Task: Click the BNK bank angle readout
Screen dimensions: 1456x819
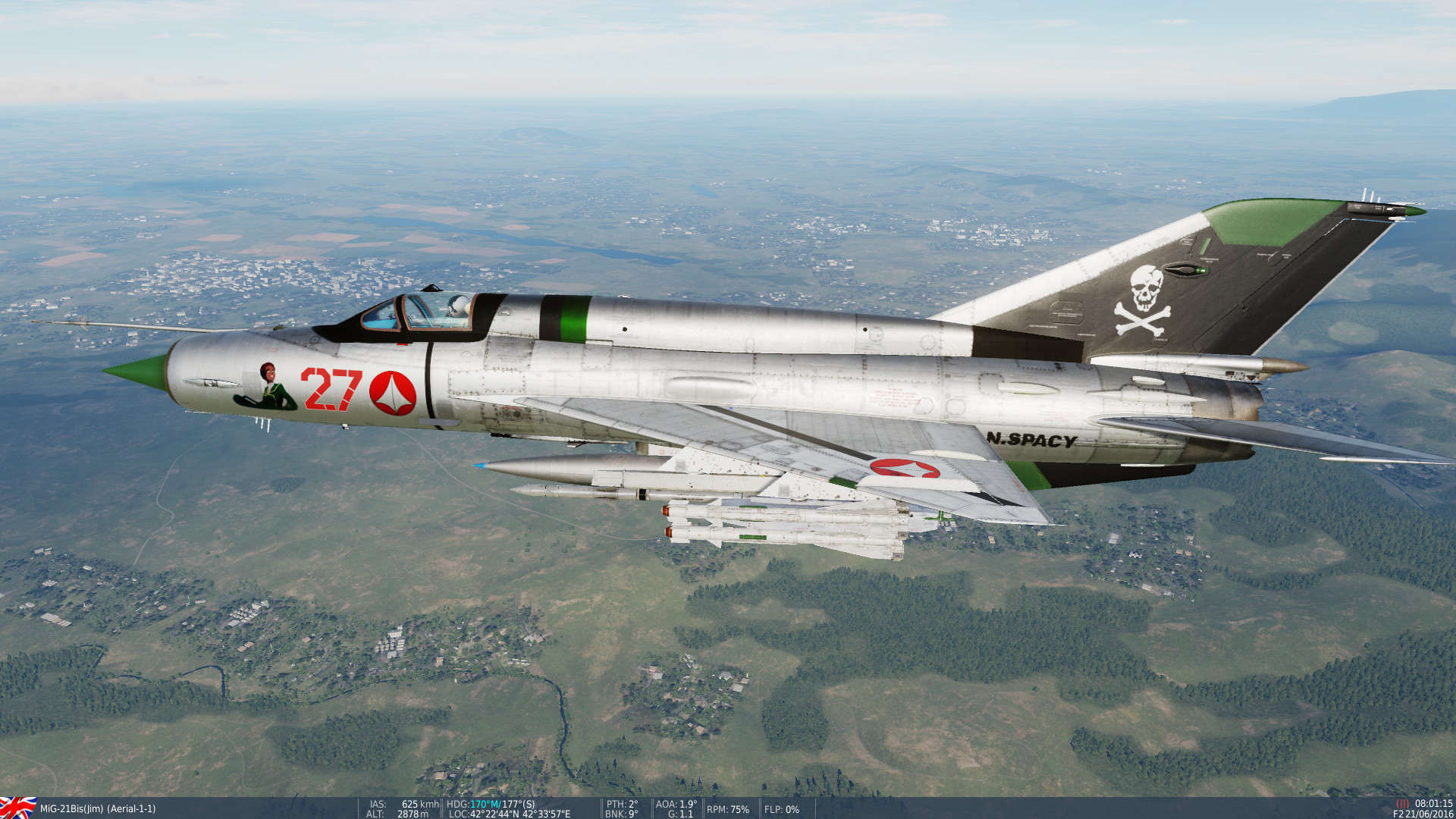Action: 619,813
